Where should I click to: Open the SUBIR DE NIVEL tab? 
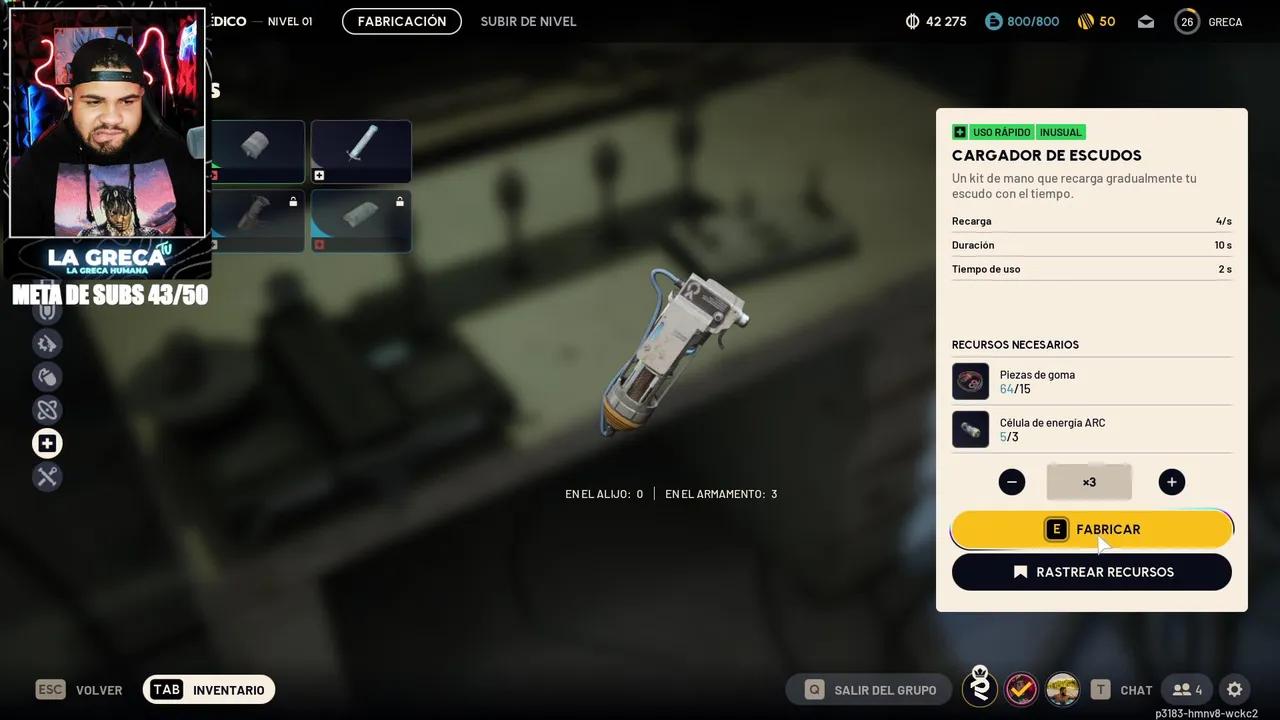528,21
